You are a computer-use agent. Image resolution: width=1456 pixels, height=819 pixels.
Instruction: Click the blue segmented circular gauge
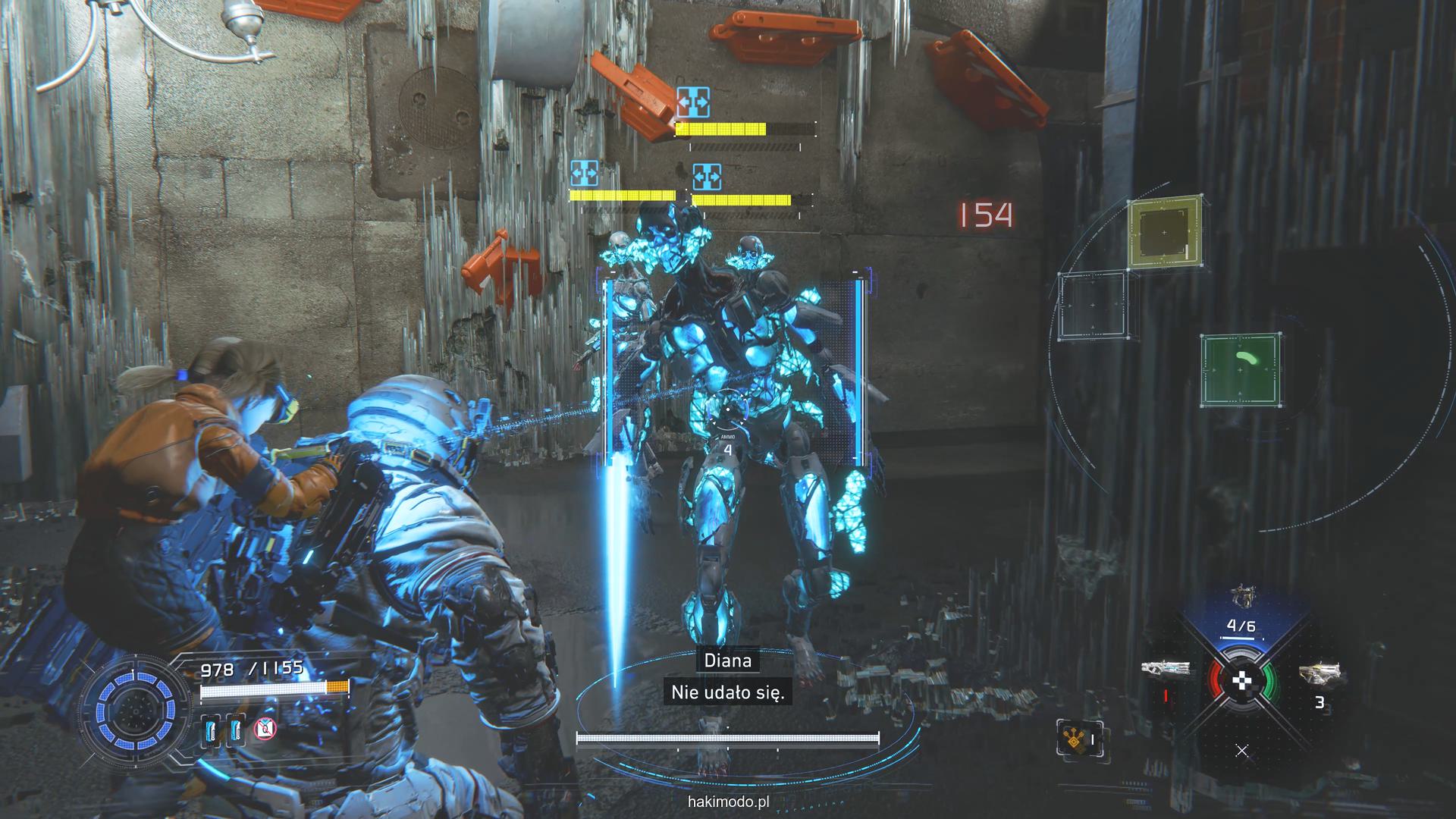coord(136,711)
